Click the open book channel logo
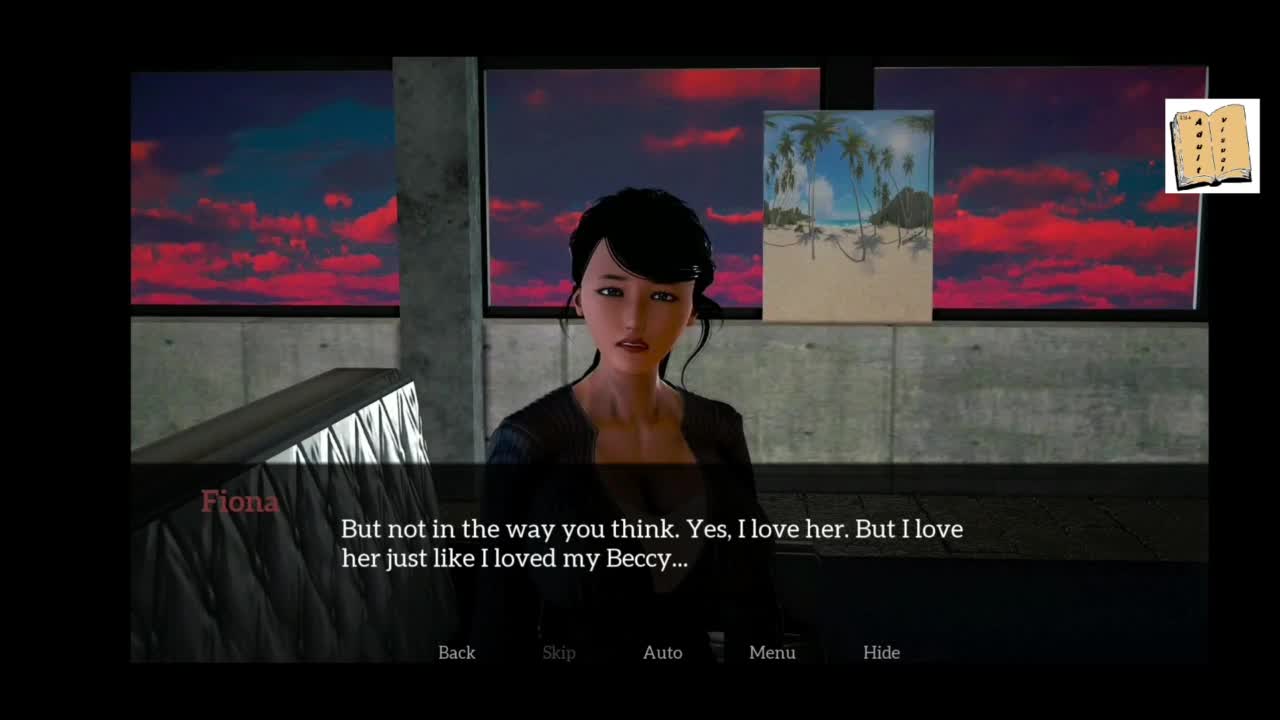 click(1211, 146)
